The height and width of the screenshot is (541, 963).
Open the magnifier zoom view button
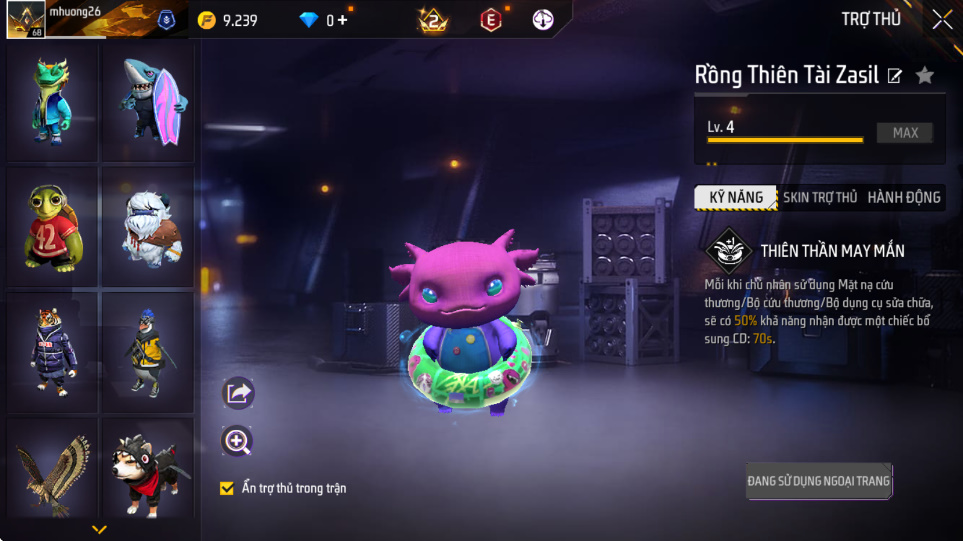click(237, 441)
